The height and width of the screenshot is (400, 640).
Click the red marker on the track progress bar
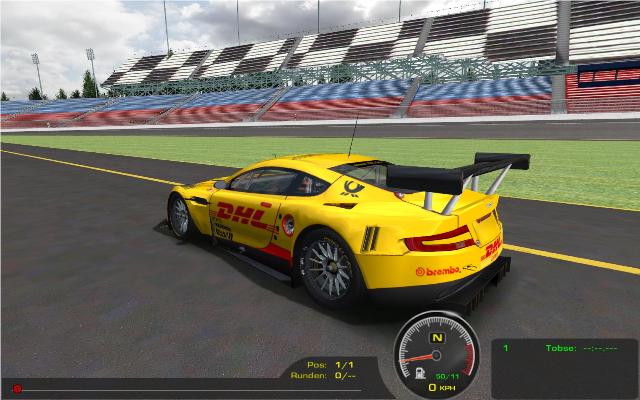click(17, 388)
